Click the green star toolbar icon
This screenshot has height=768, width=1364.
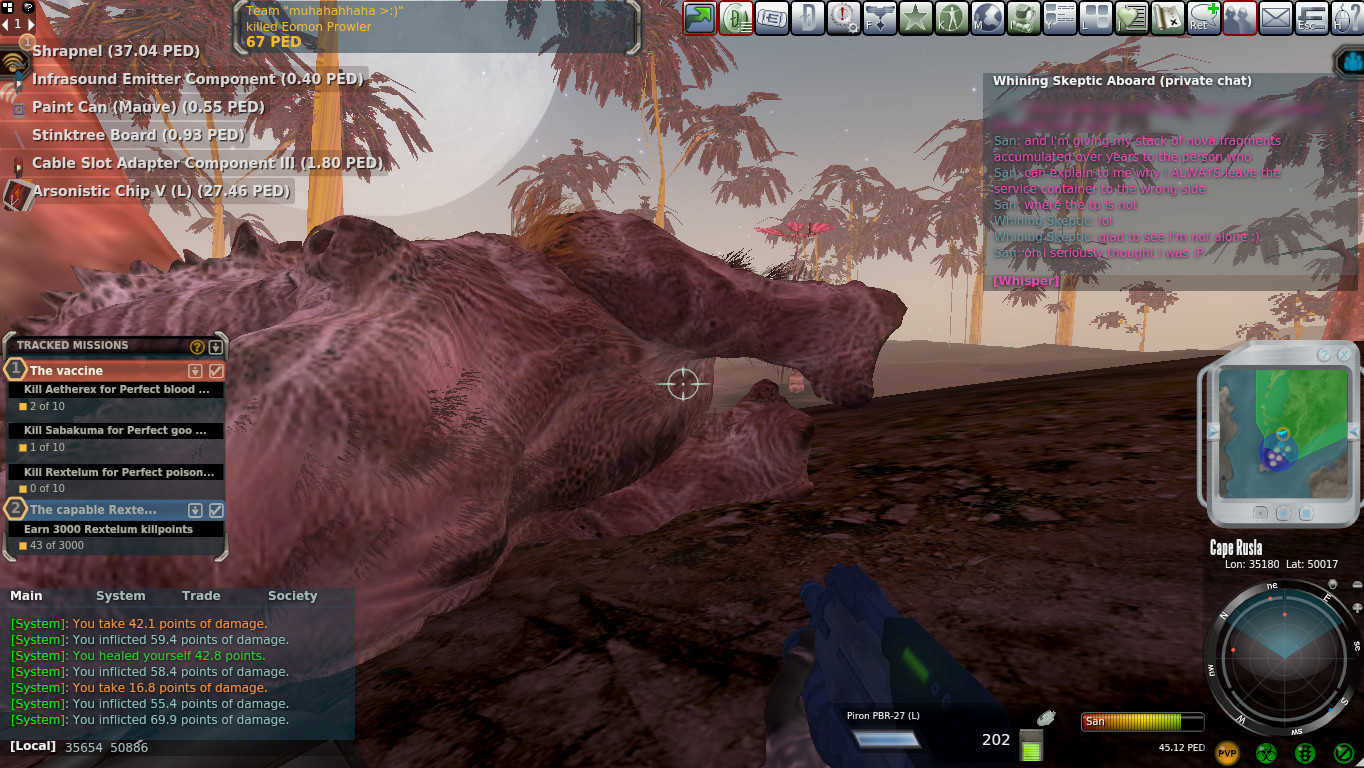tap(915, 18)
